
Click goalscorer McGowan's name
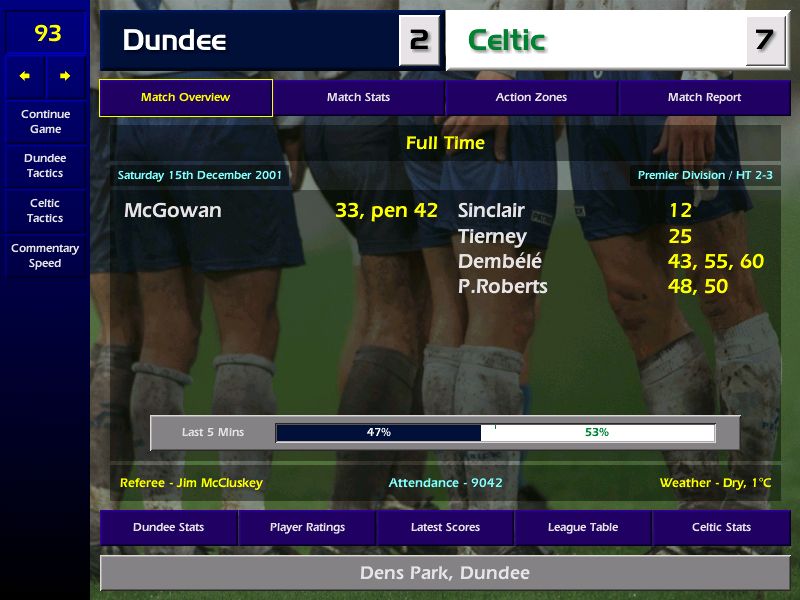pyautogui.click(x=173, y=211)
